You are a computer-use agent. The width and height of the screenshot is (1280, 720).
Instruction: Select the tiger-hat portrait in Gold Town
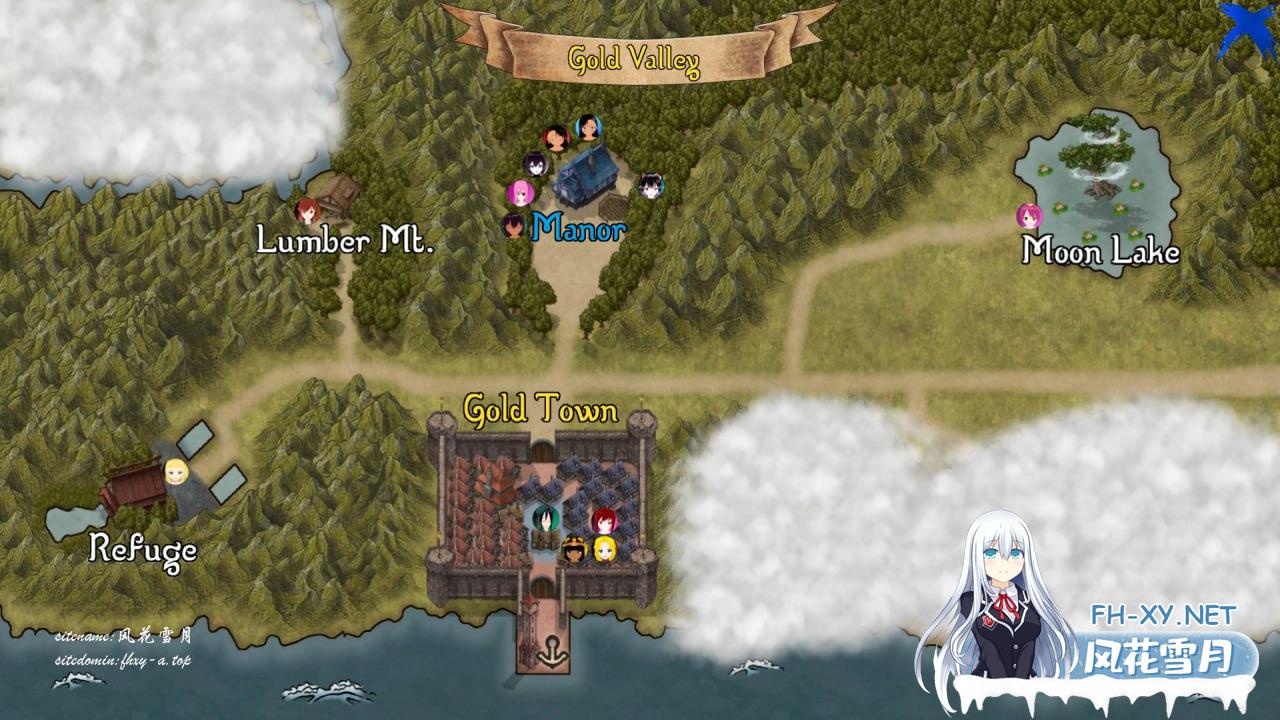[x=574, y=549]
